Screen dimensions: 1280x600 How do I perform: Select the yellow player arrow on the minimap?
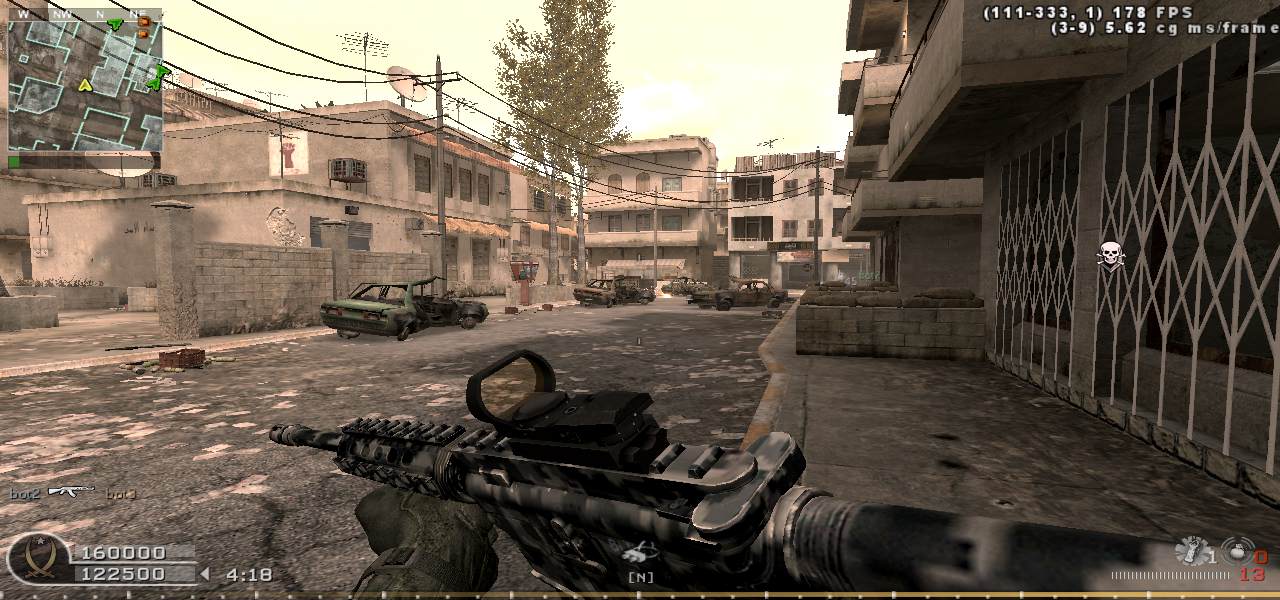click(85, 85)
